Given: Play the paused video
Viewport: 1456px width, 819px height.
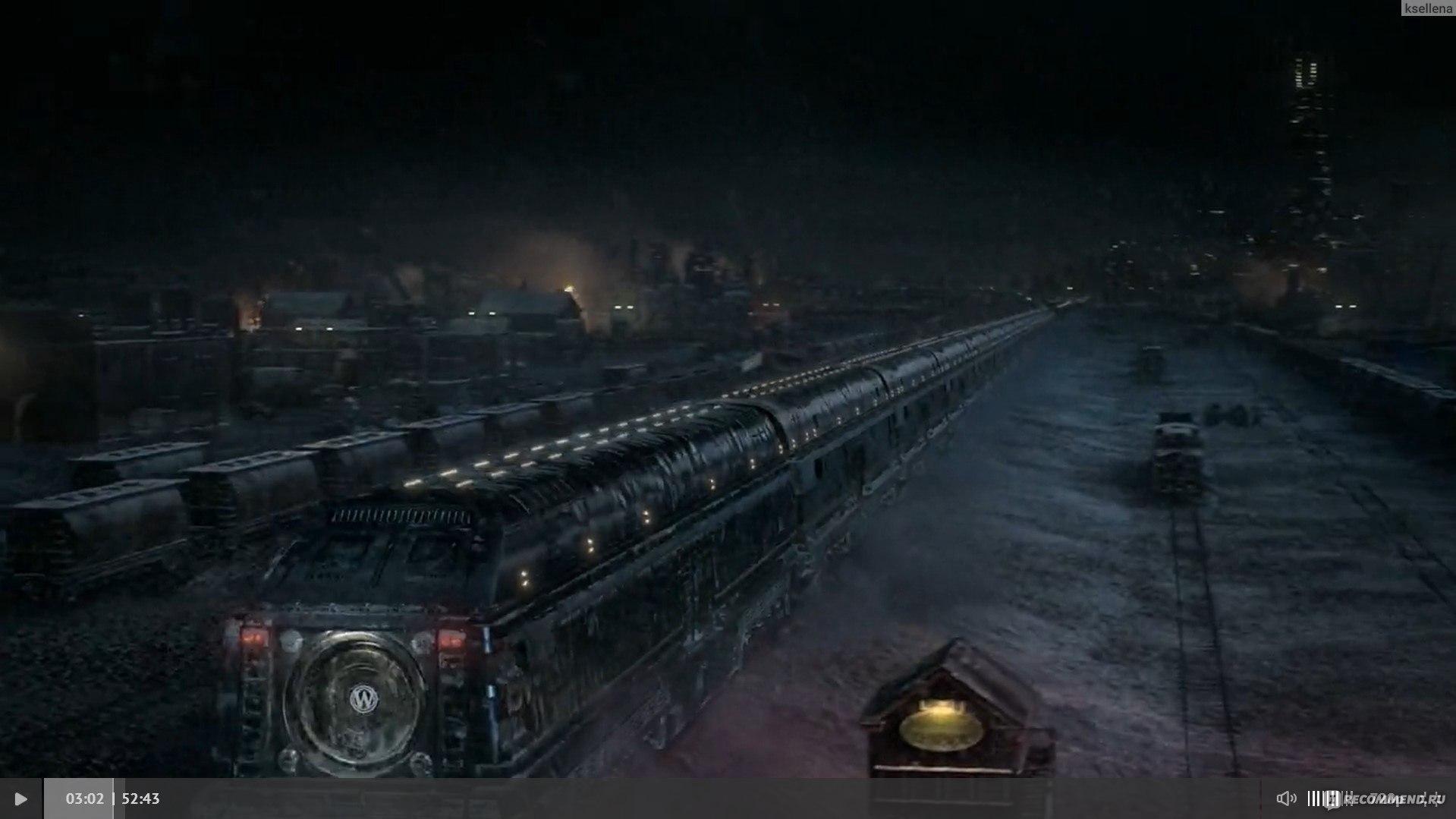Looking at the screenshot, I should [x=20, y=799].
